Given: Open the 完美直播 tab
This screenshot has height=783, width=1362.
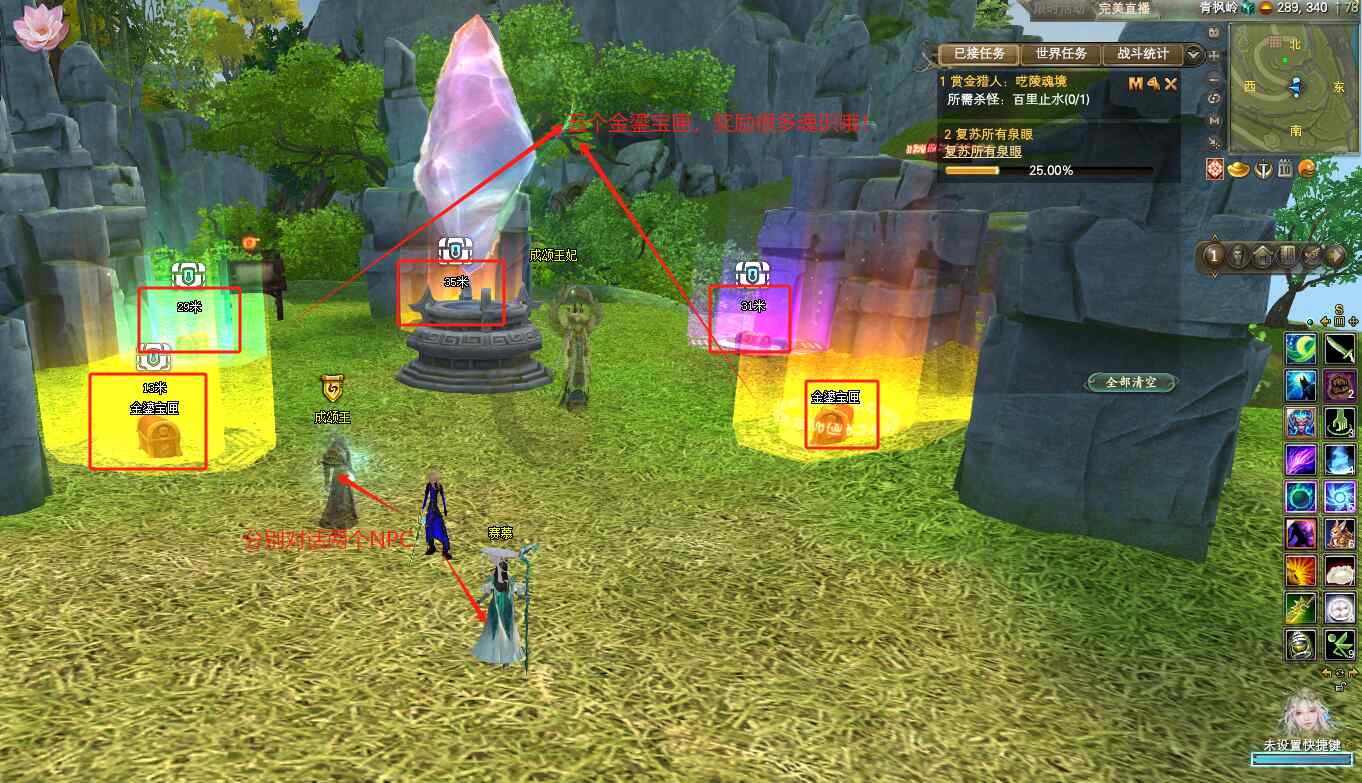Looking at the screenshot, I should [x=1123, y=8].
